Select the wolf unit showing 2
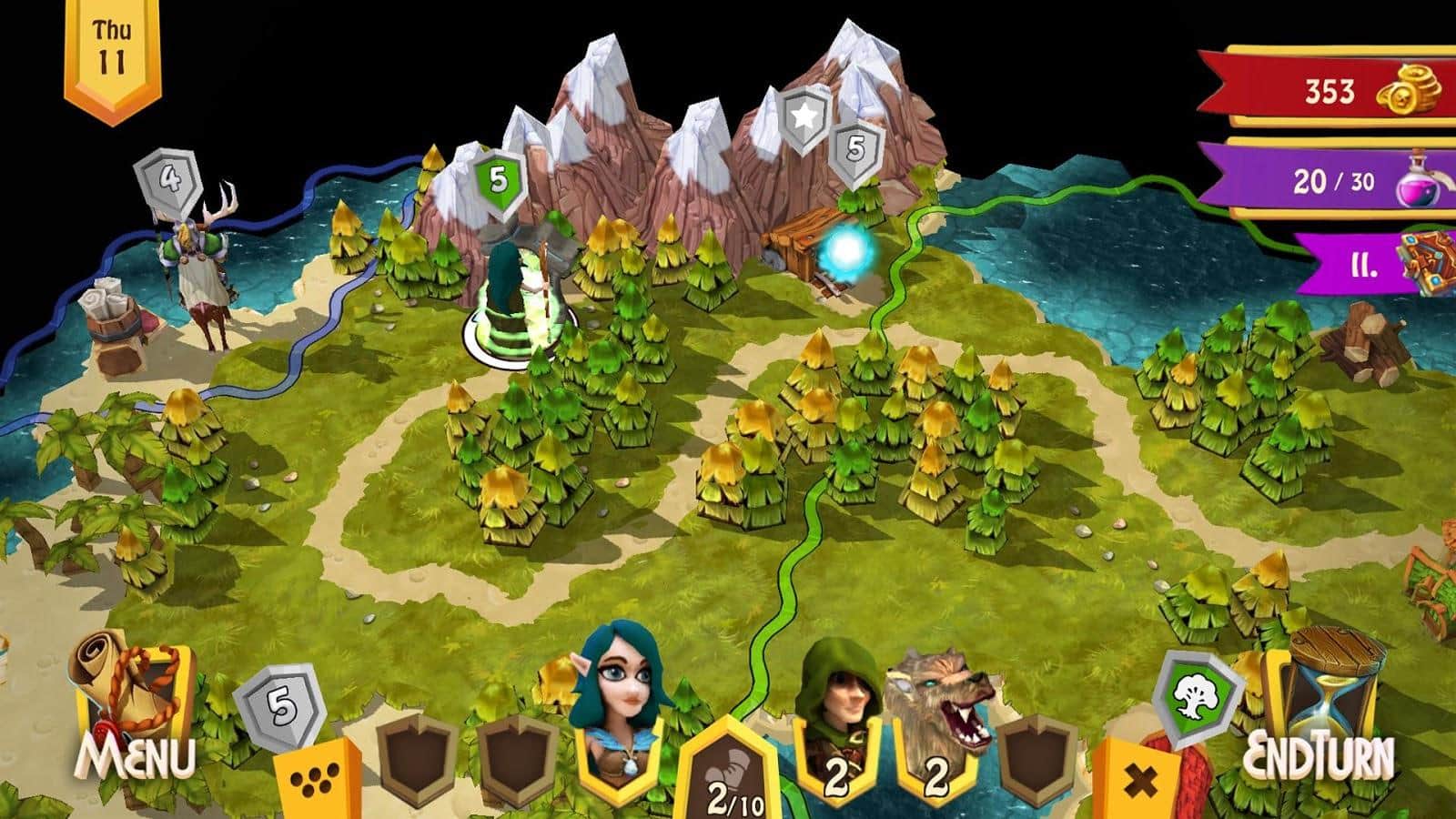This screenshot has width=1456, height=819. [x=937, y=710]
